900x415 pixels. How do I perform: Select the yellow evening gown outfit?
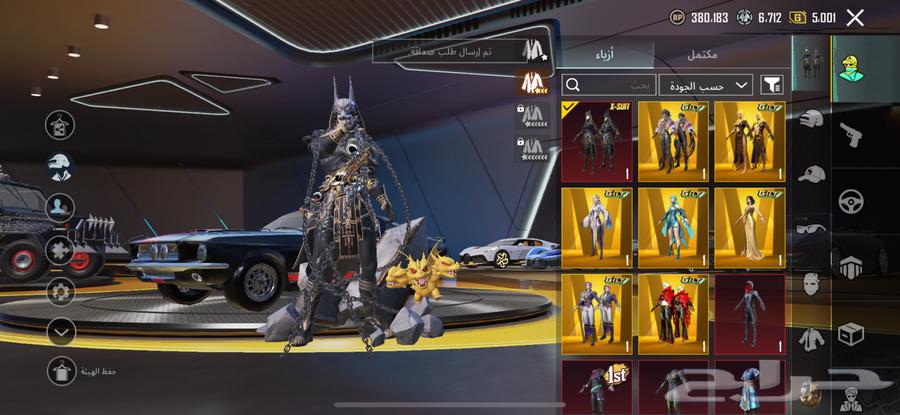[x=750, y=227]
